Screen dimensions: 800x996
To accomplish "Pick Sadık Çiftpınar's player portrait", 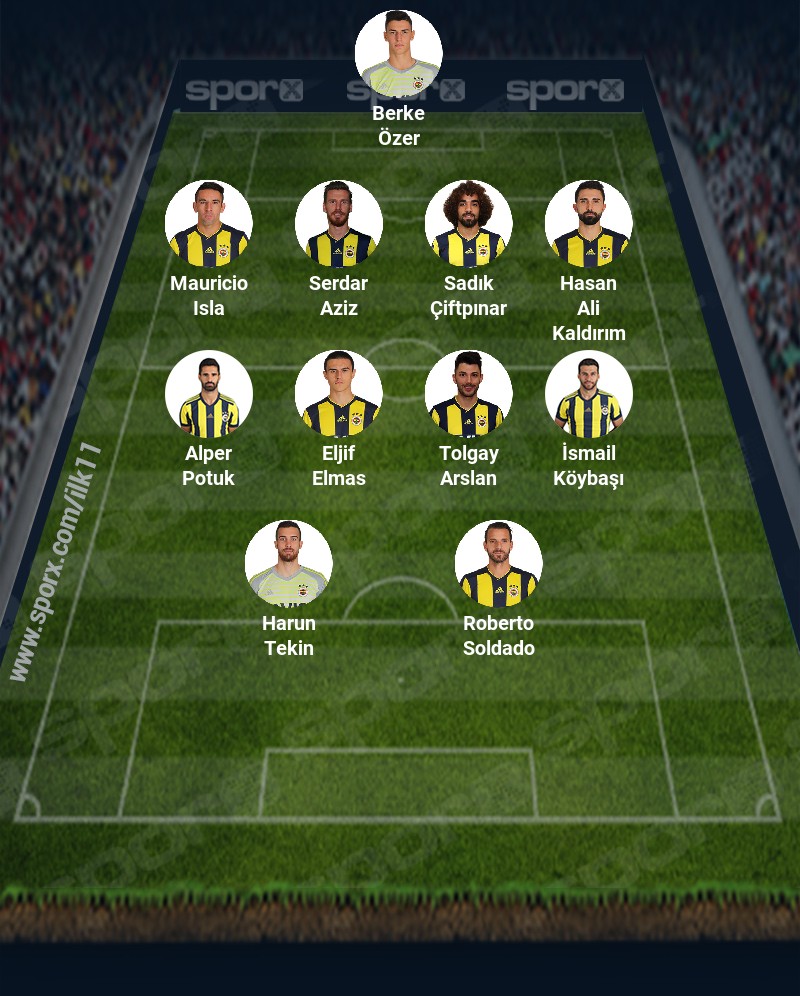I will pos(468,224).
